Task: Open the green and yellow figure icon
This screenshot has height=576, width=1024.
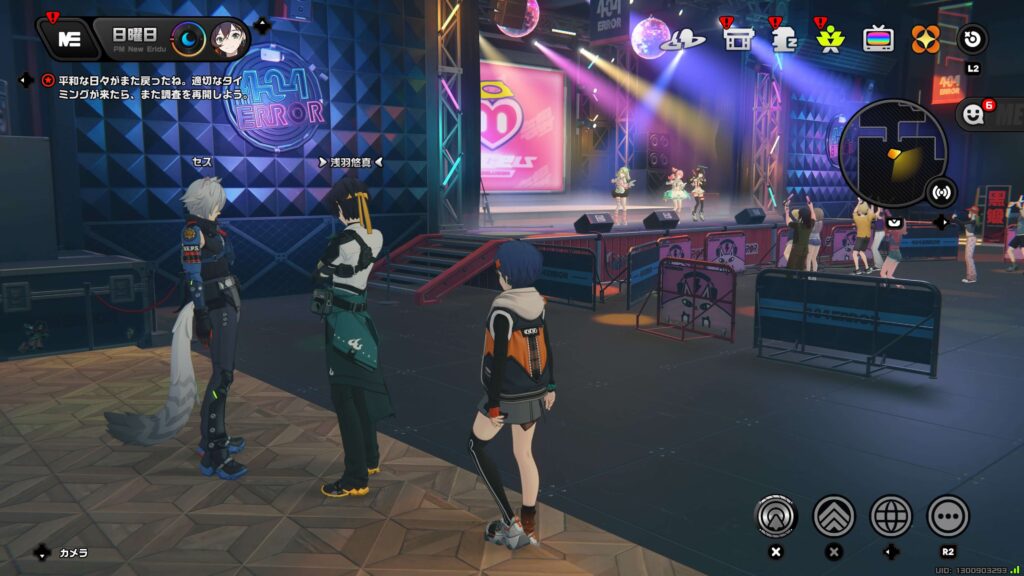Action: (x=830, y=40)
